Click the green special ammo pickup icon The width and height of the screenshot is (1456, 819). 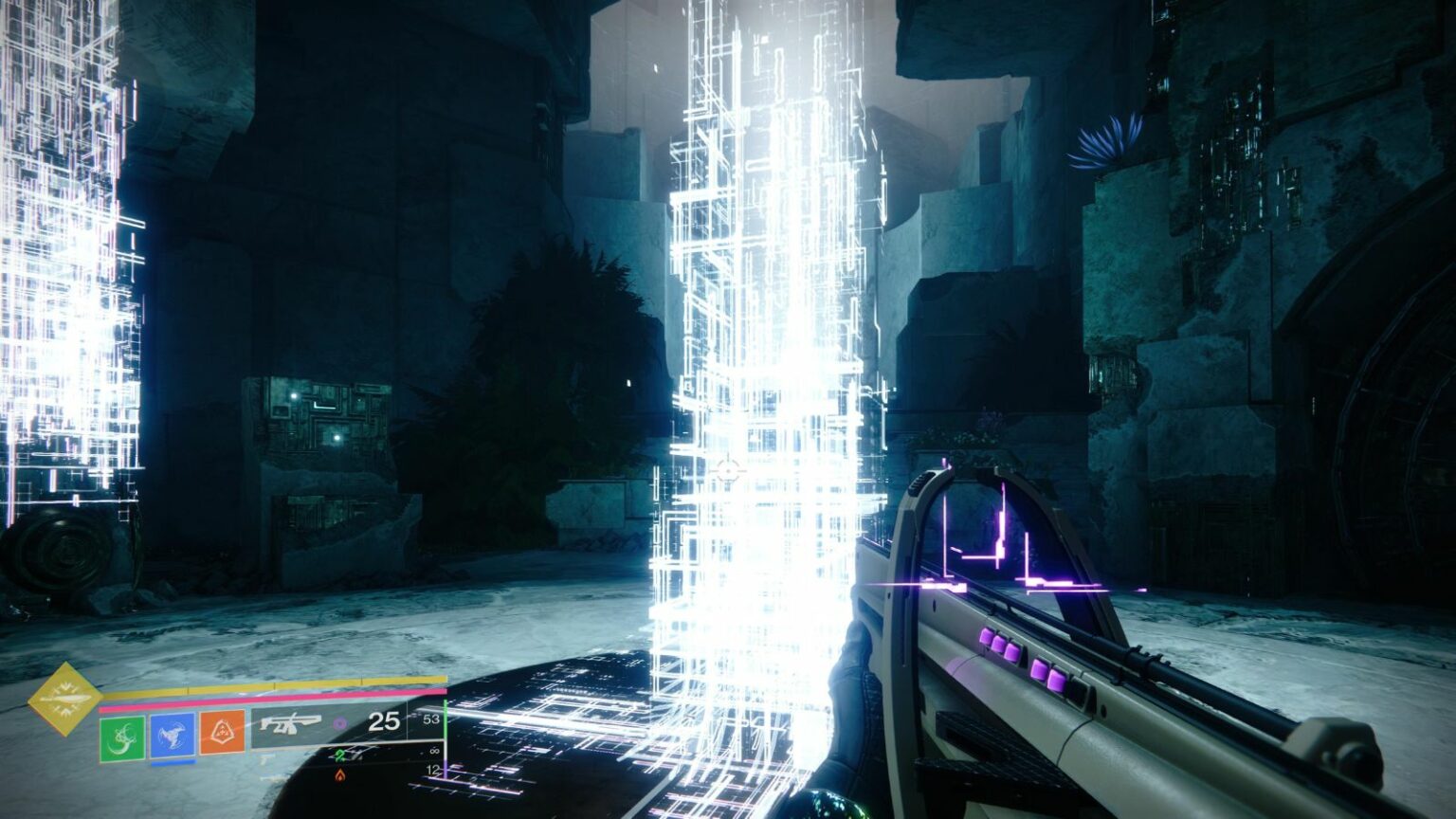point(339,757)
